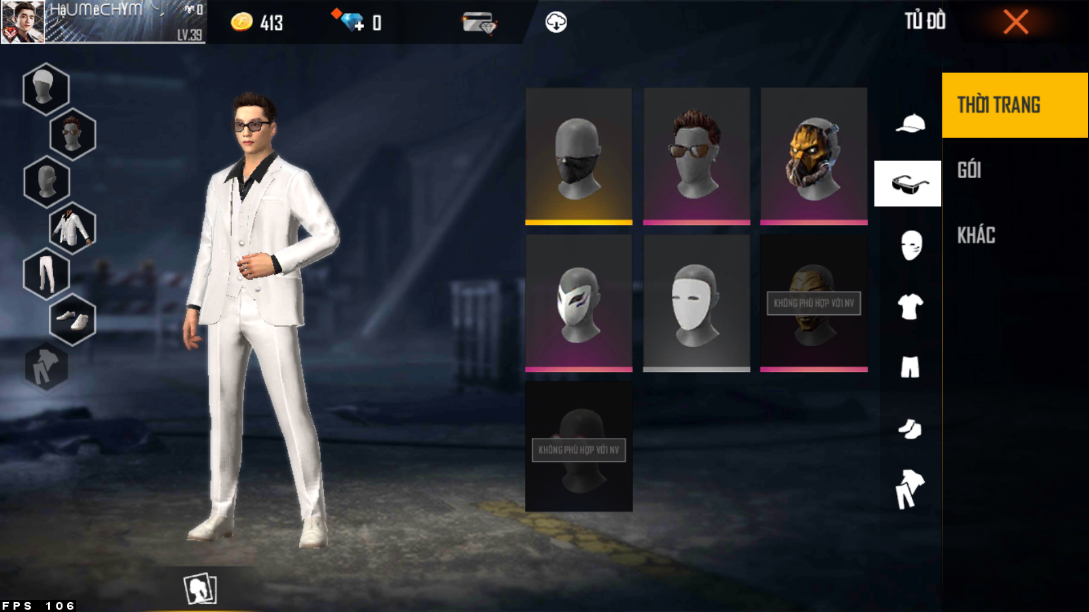1089x612 pixels.
Task: Choose the cap headwear category
Action: [x=909, y=123]
